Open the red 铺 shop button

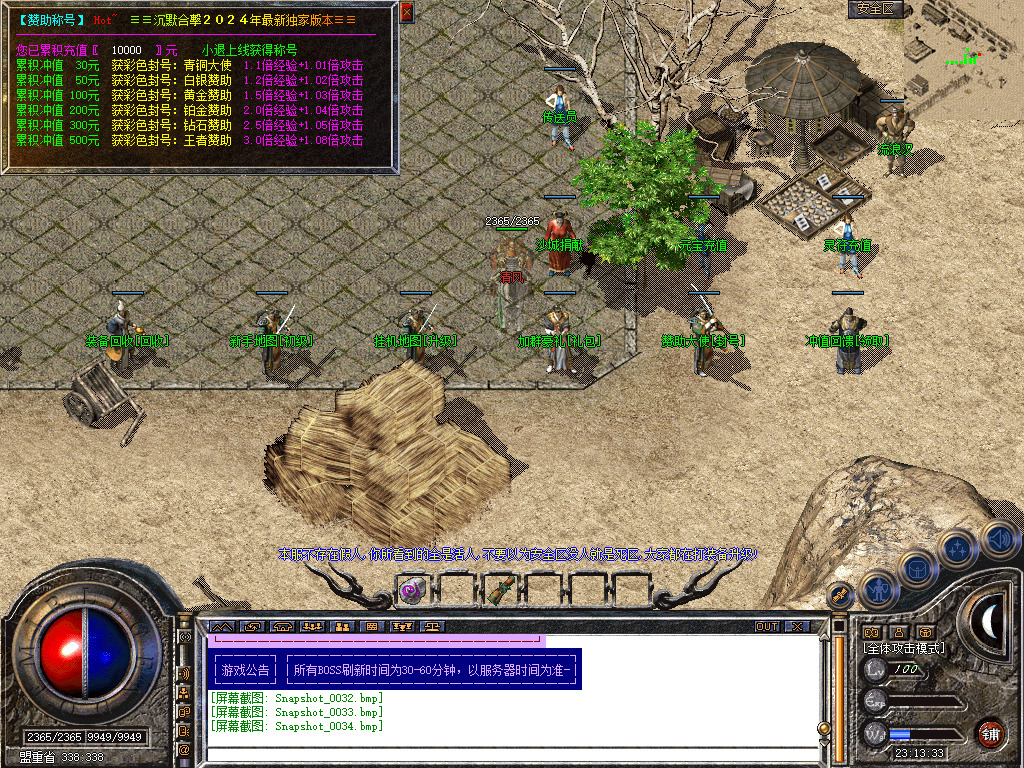pyautogui.click(x=990, y=733)
